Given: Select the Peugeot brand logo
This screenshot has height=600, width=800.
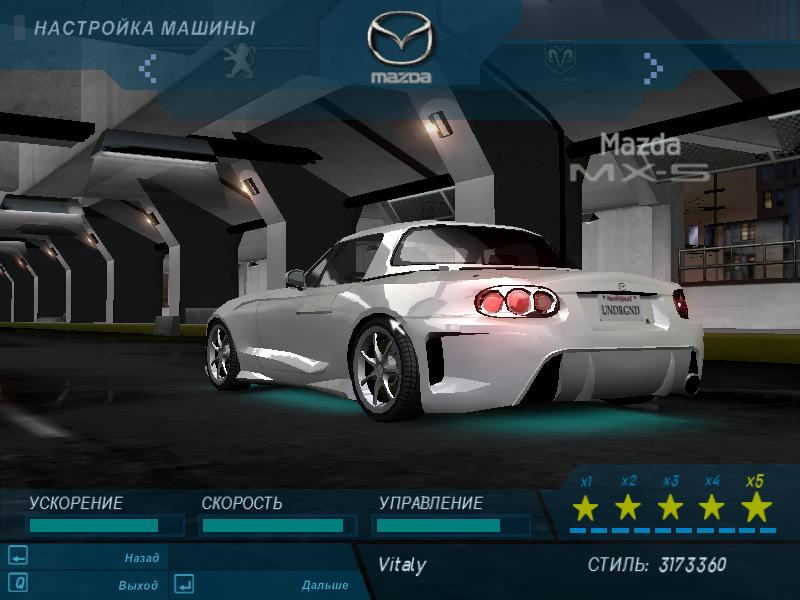Looking at the screenshot, I should click(240, 59).
